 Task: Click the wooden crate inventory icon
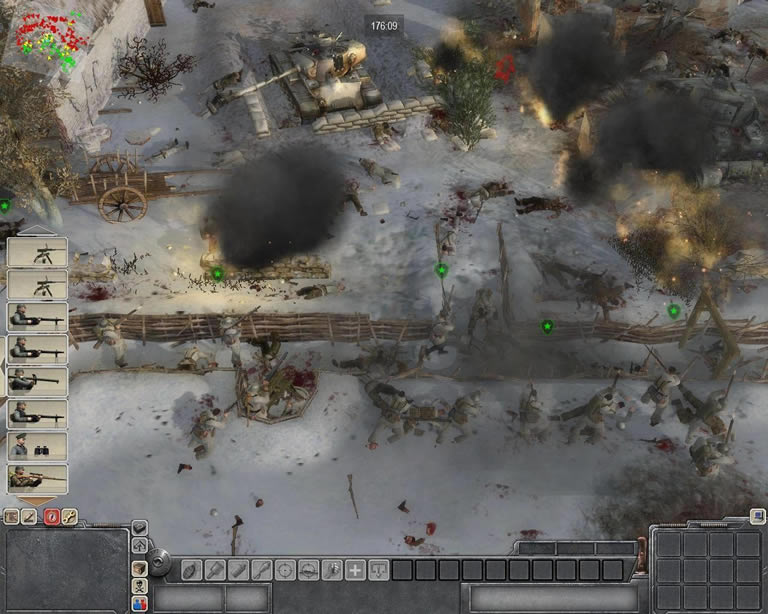point(140,567)
